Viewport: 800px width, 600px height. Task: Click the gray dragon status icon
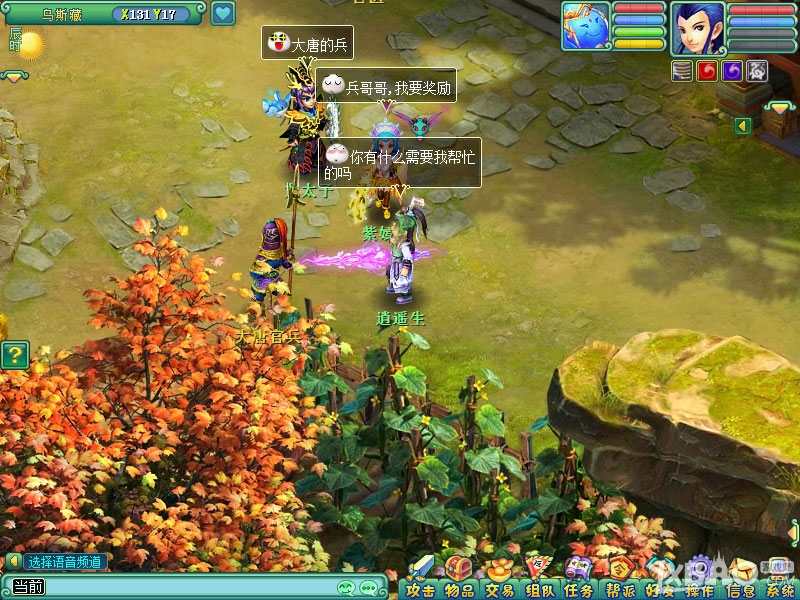coord(757,70)
